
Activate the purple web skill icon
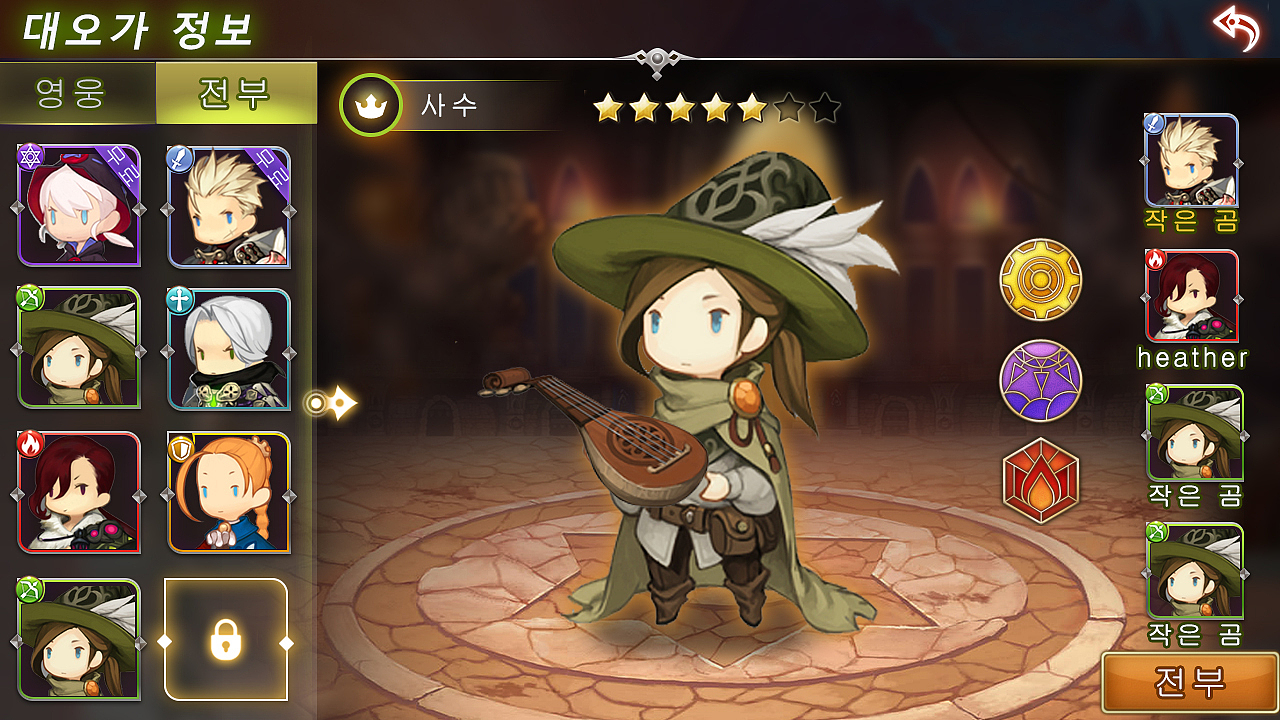1041,381
